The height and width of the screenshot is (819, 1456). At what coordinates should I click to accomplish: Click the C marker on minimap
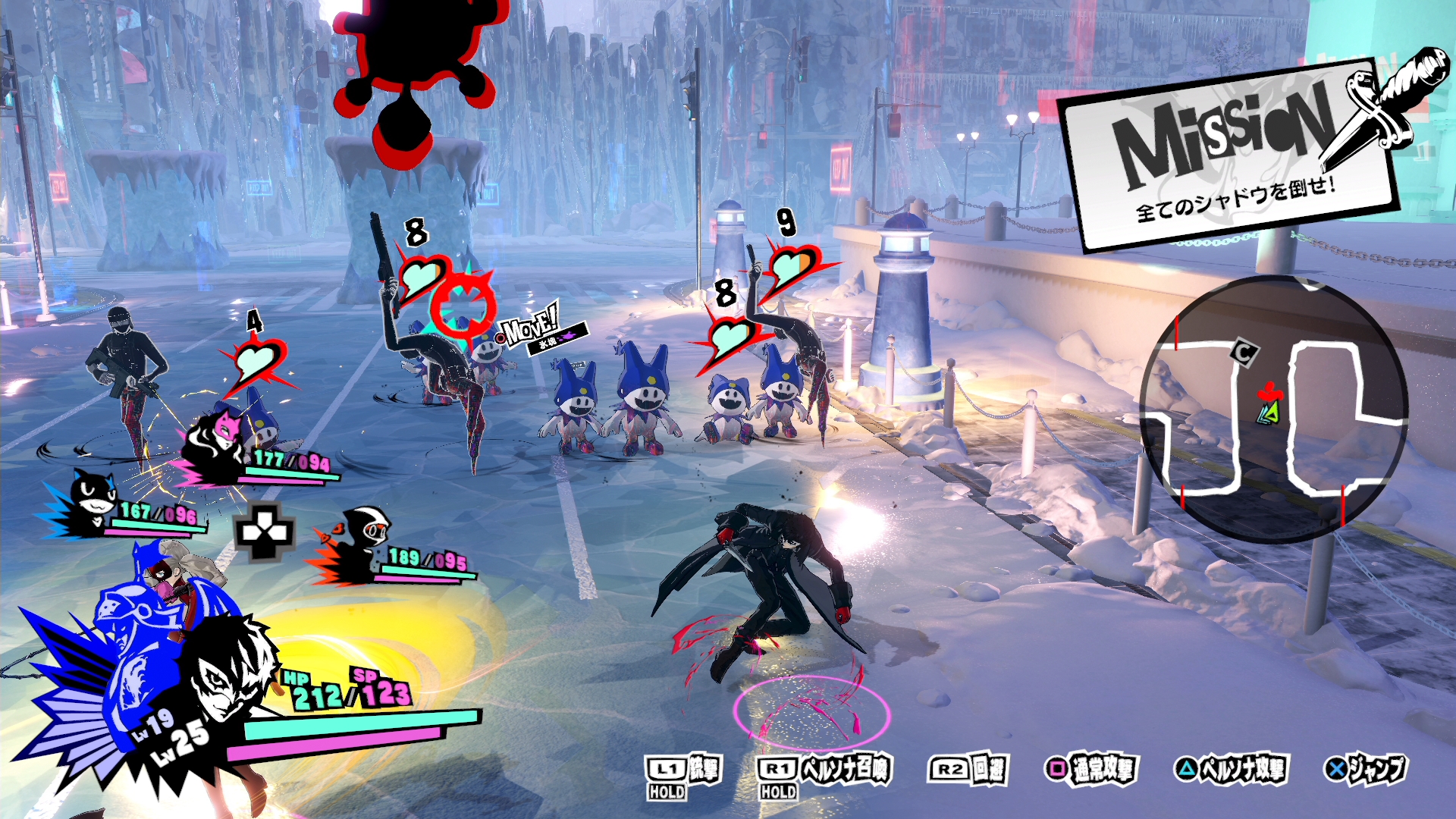pos(1242,352)
